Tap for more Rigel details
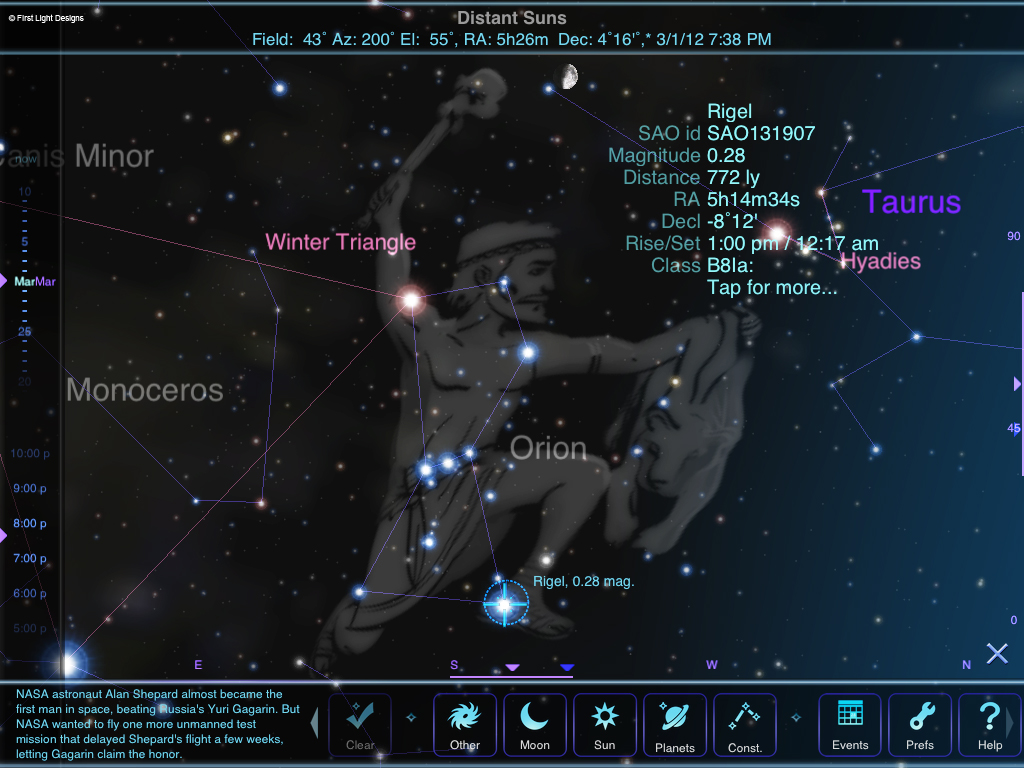 pyautogui.click(x=771, y=288)
